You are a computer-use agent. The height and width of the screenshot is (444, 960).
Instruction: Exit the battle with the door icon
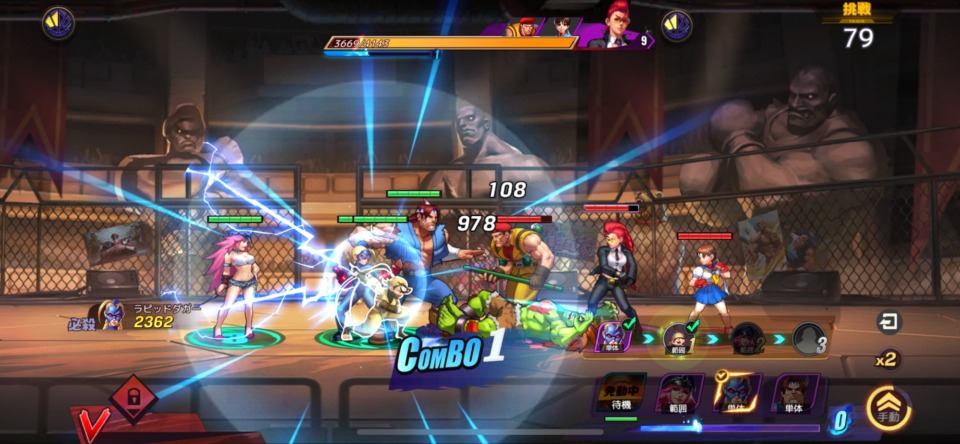pos(887,322)
